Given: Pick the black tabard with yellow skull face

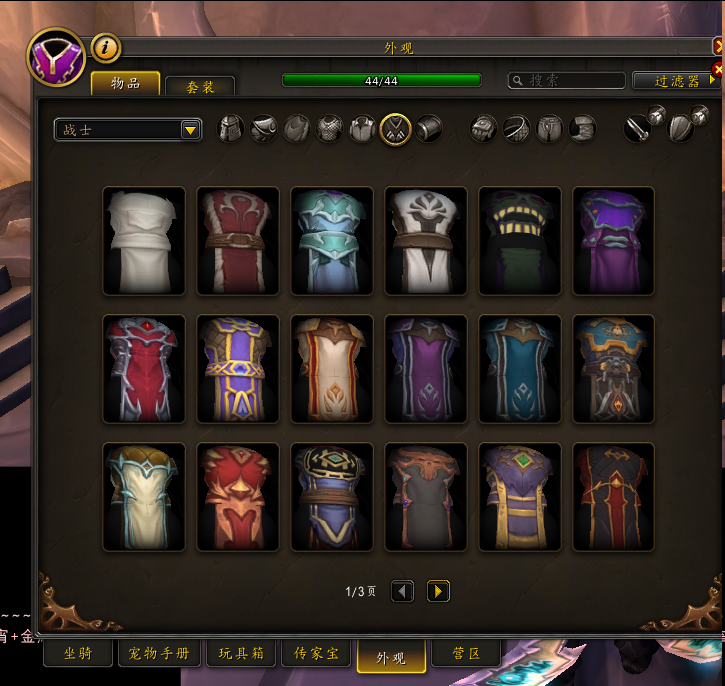Looking at the screenshot, I should tap(520, 241).
